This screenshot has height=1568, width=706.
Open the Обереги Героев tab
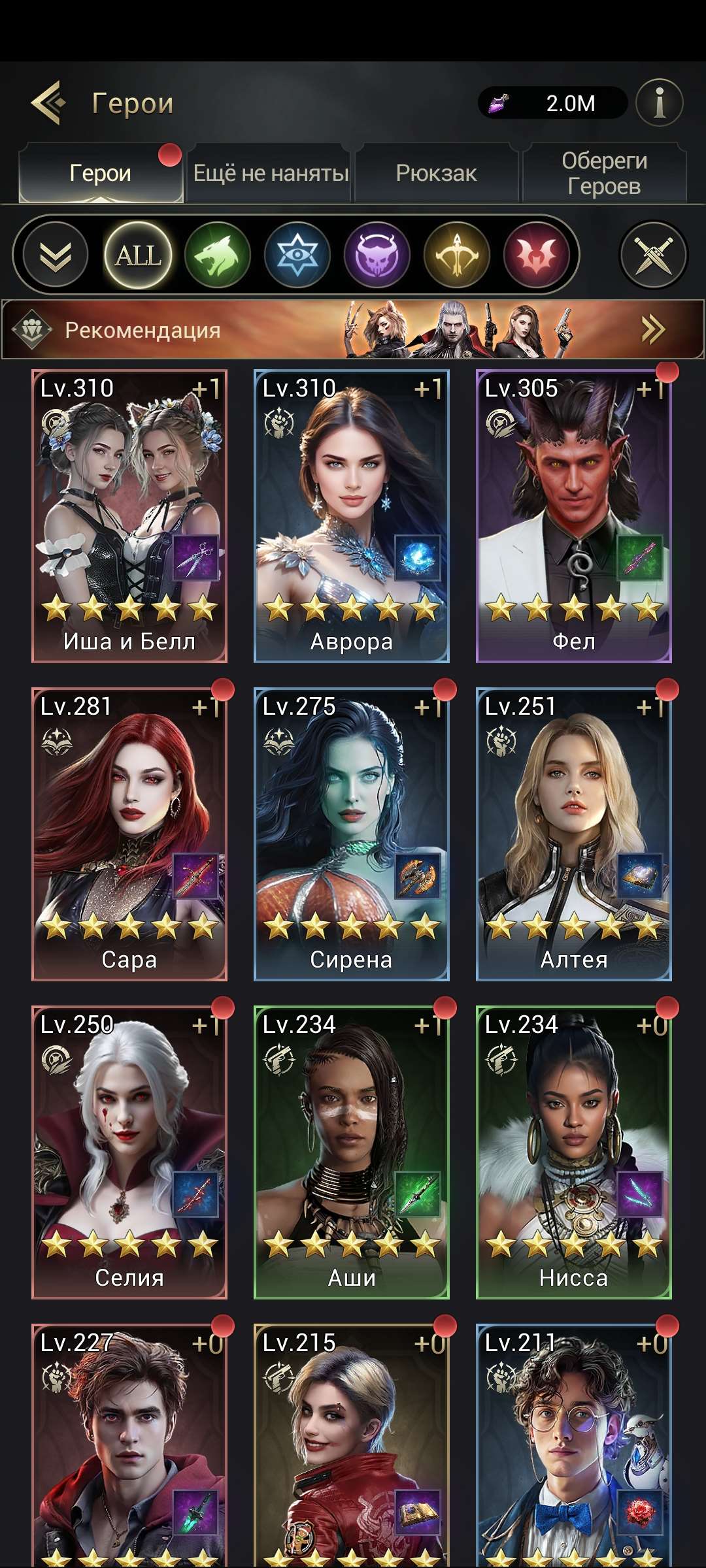click(x=604, y=174)
